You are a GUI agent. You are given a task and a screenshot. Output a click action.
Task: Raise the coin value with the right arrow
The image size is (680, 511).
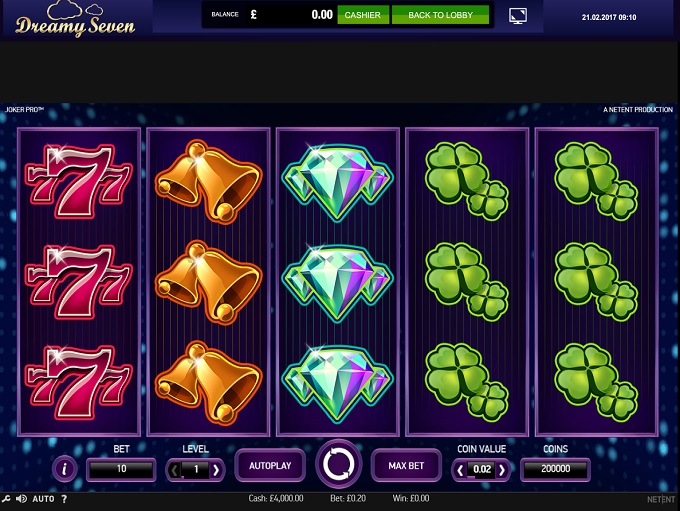point(502,470)
